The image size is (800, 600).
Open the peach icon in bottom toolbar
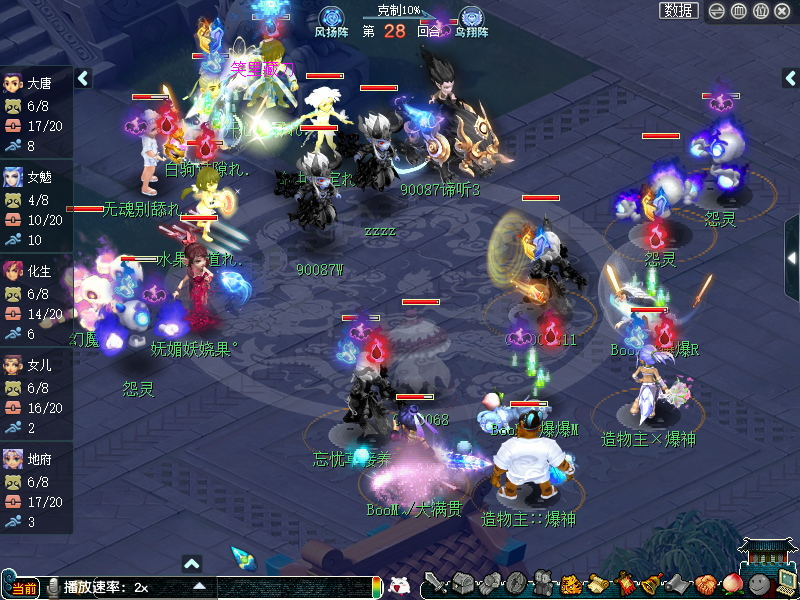(x=732, y=584)
